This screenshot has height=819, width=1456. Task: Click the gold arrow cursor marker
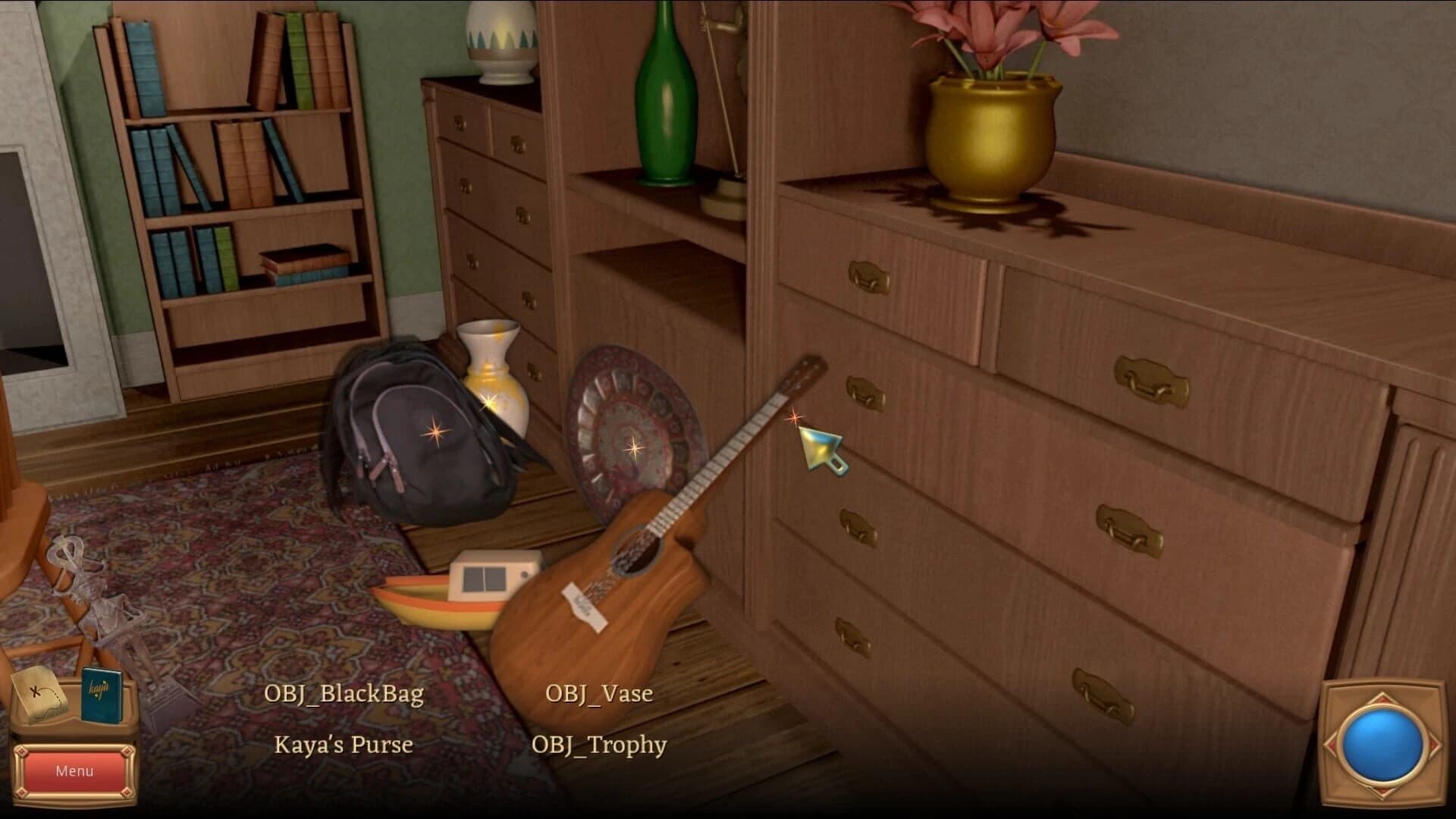coord(821,450)
